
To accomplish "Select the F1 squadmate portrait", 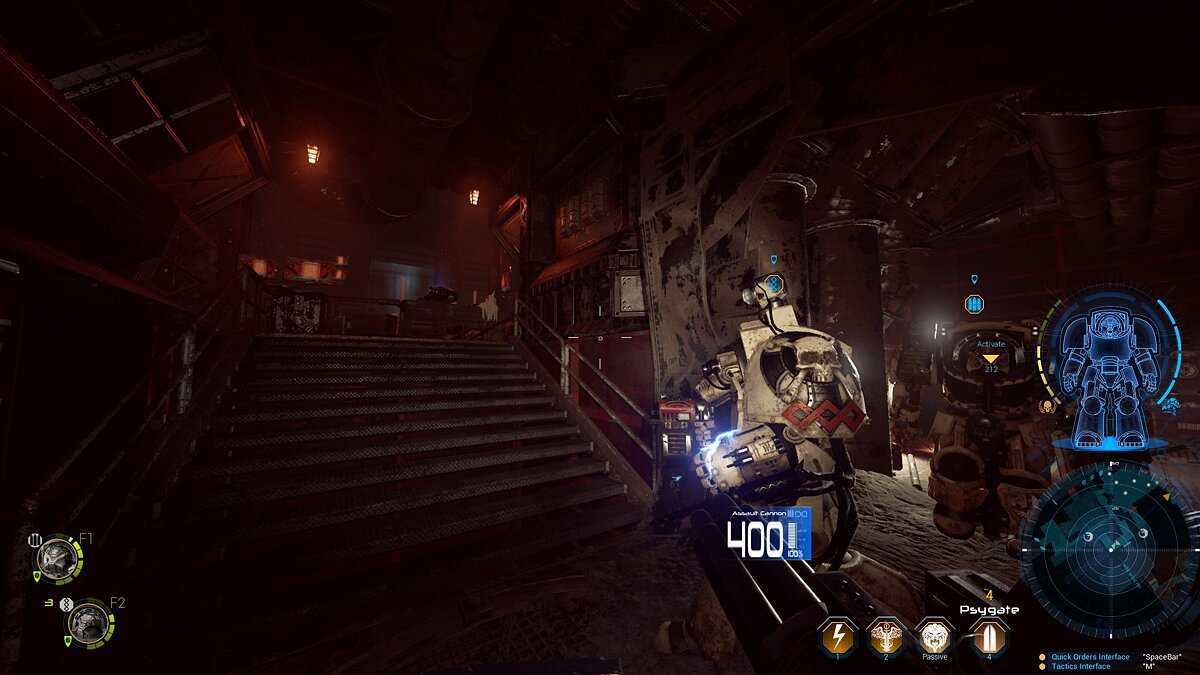I will (x=58, y=558).
